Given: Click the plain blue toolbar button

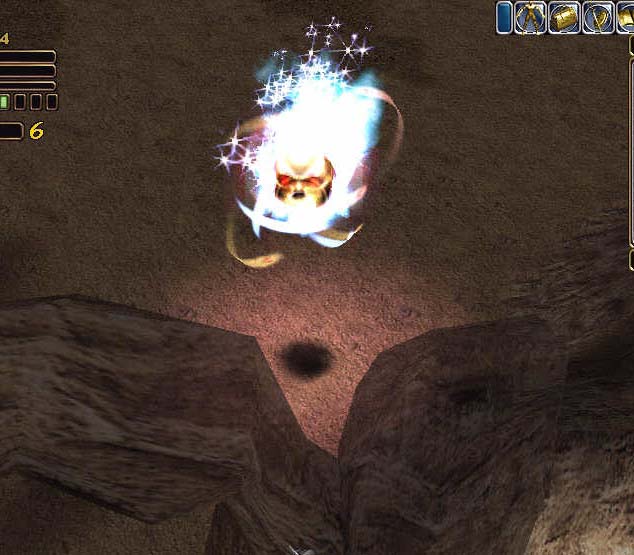Looking at the screenshot, I should click(504, 18).
